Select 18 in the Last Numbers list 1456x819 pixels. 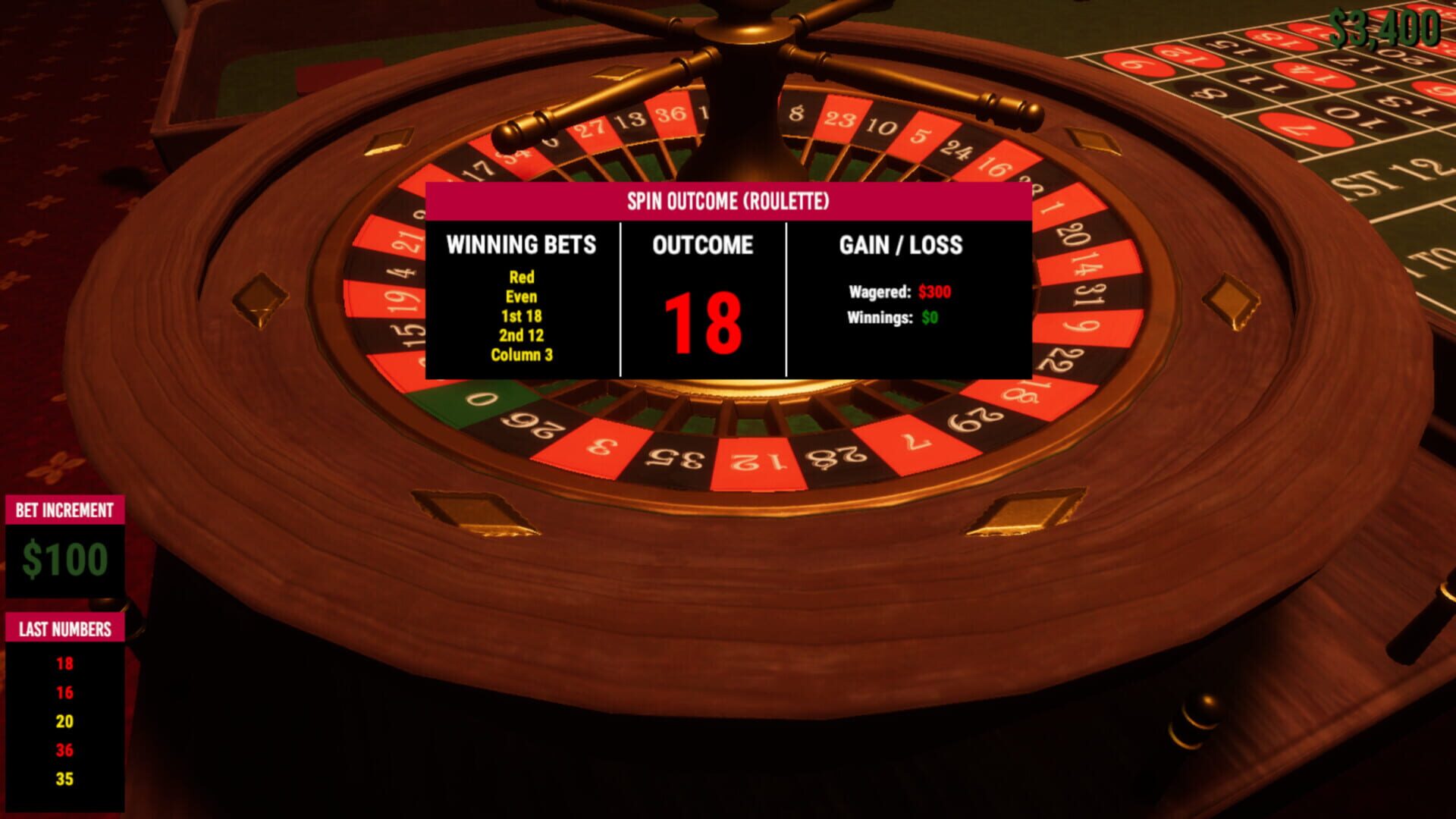[x=64, y=662]
